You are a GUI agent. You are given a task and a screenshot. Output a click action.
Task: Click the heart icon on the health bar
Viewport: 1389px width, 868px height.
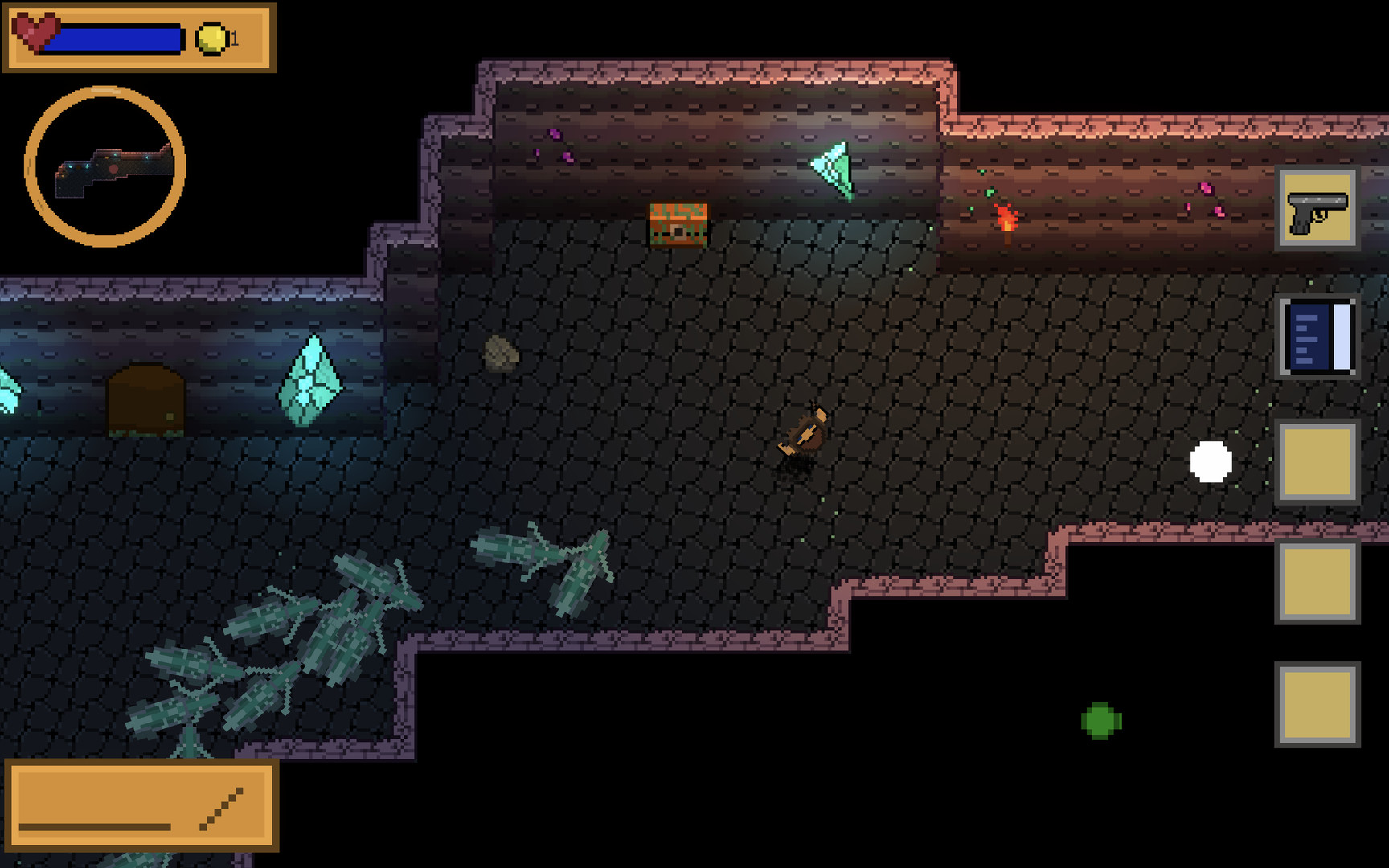point(37,32)
